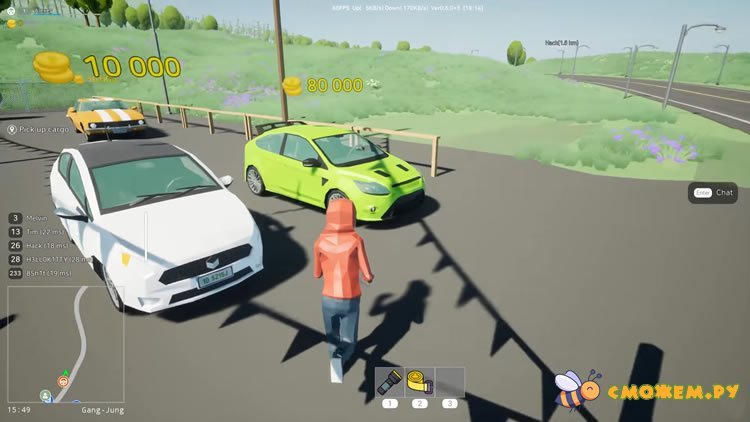Select the flashlight hotbar slot
Screen dimensions: 750x422
click(390, 382)
